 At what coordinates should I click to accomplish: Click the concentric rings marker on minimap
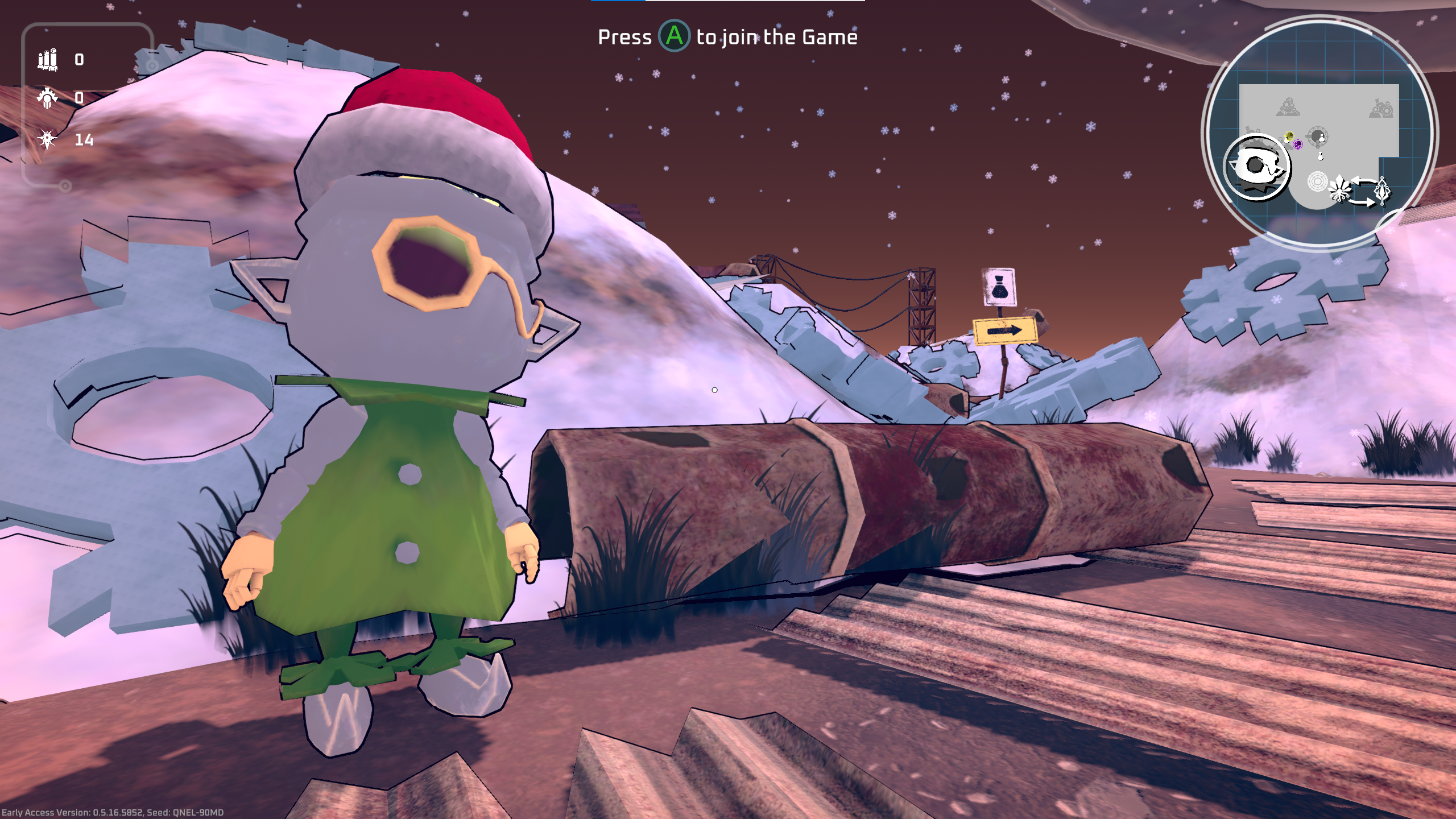1317,181
